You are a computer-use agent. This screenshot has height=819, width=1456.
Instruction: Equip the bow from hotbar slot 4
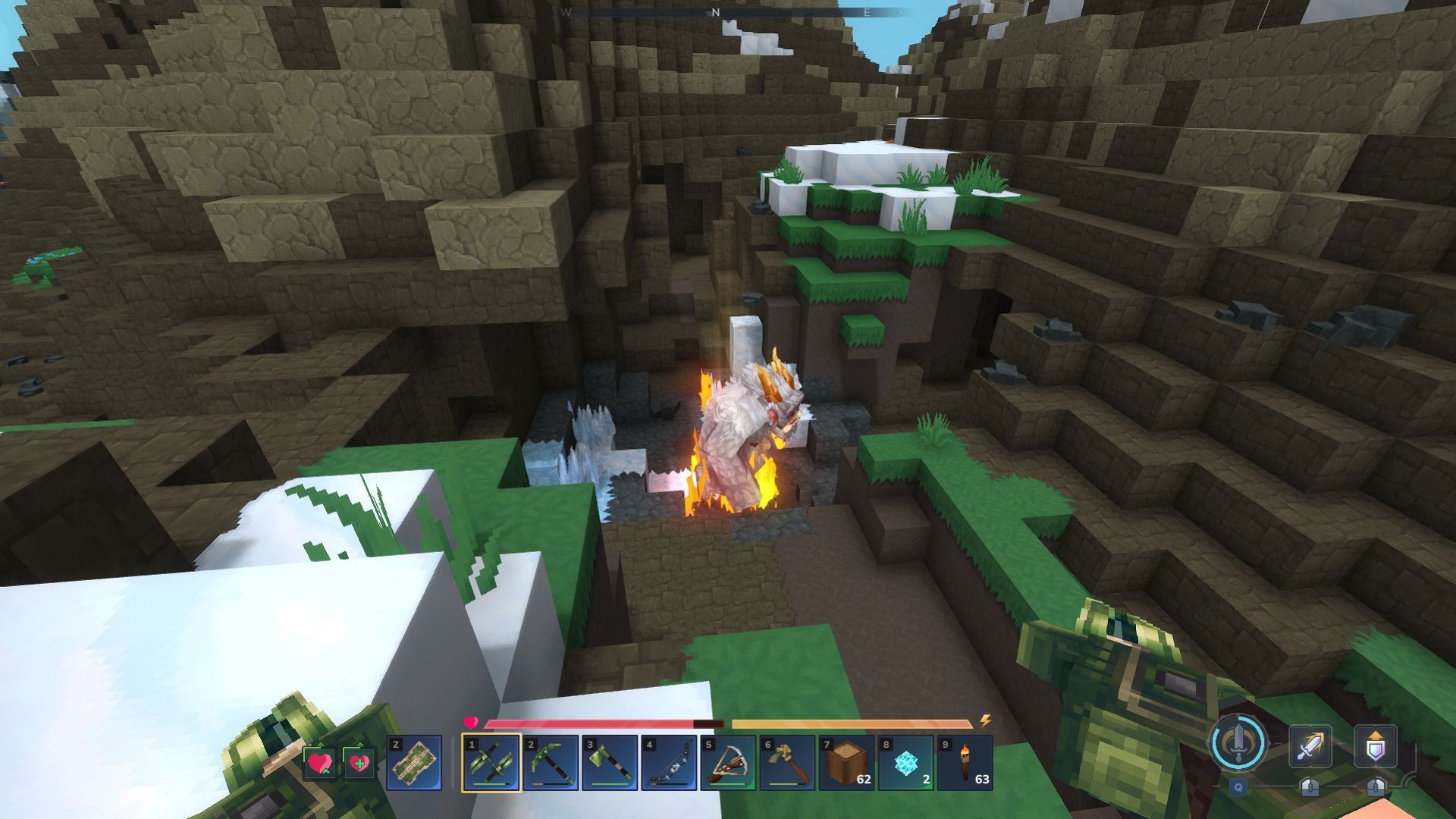click(x=669, y=763)
